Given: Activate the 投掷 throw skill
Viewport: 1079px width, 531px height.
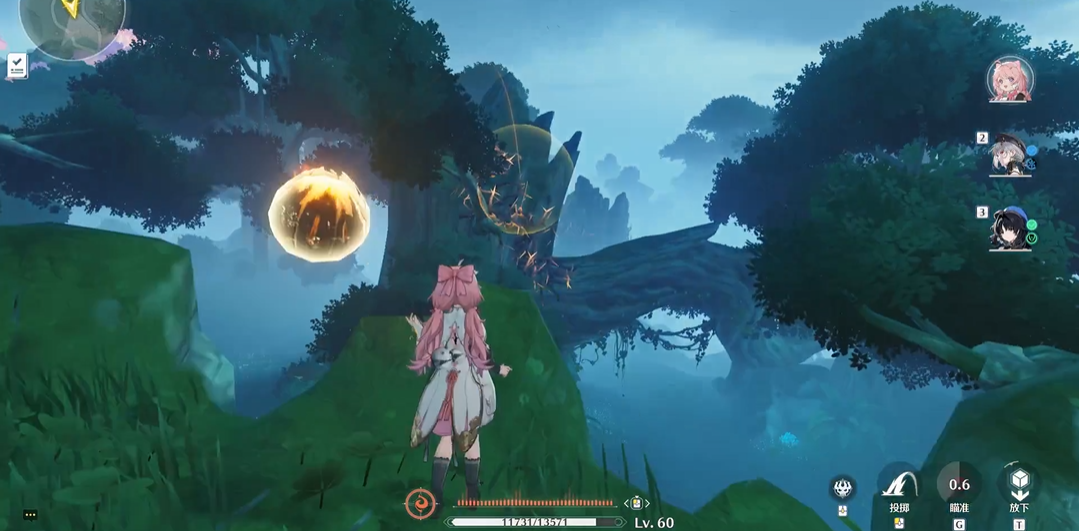Looking at the screenshot, I should pyautogui.click(x=899, y=485).
